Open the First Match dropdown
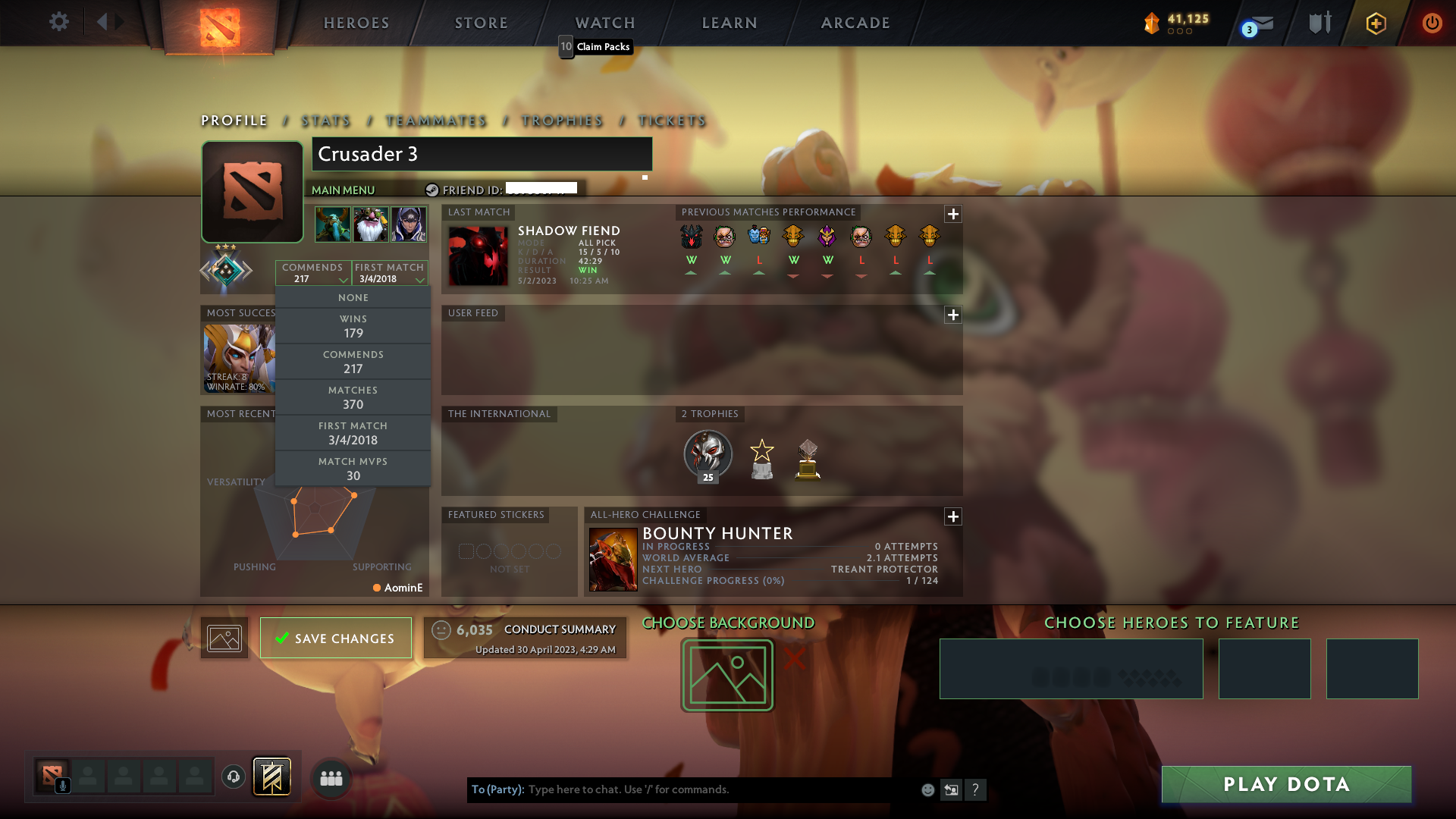The image size is (1456, 819). [390, 273]
